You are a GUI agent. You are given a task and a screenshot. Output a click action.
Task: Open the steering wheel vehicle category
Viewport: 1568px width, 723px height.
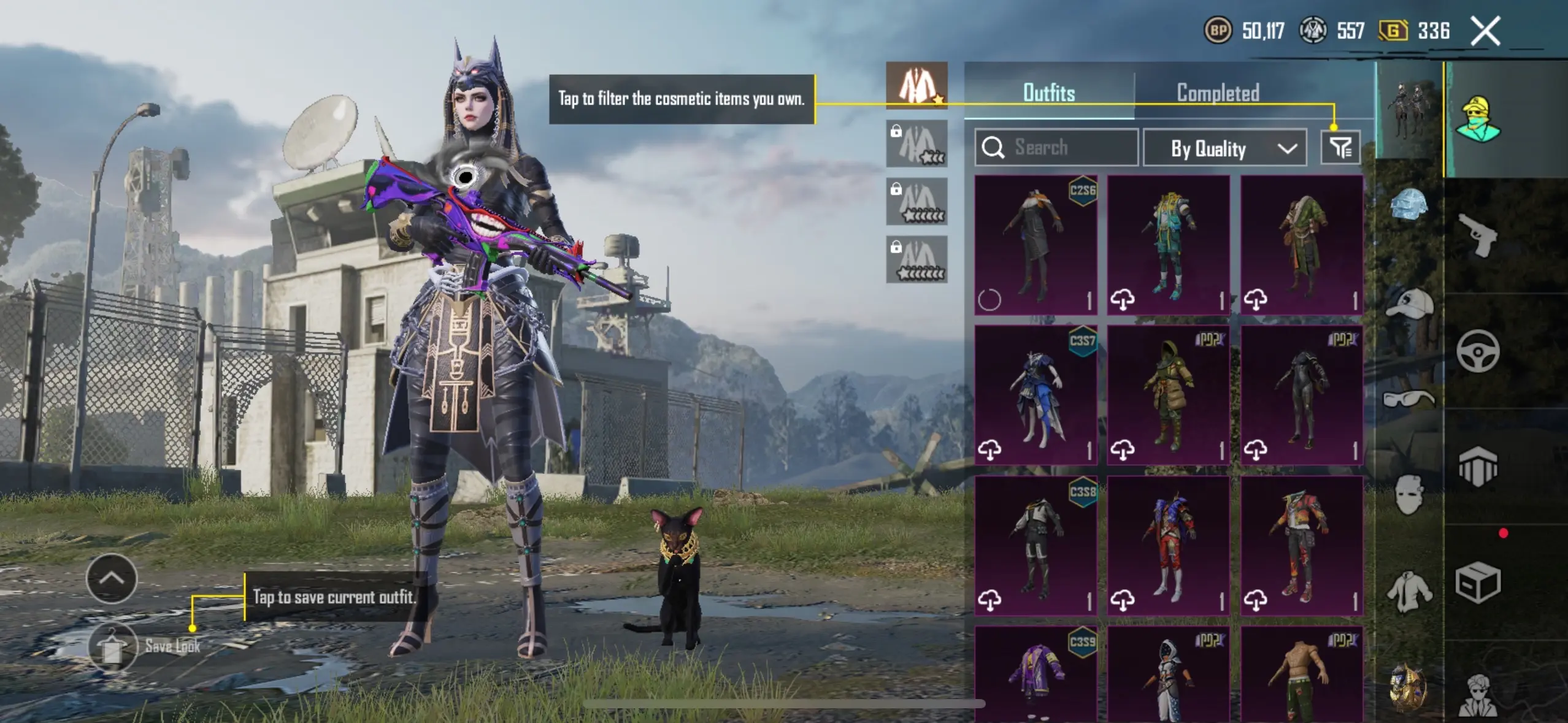pyautogui.click(x=1478, y=351)
